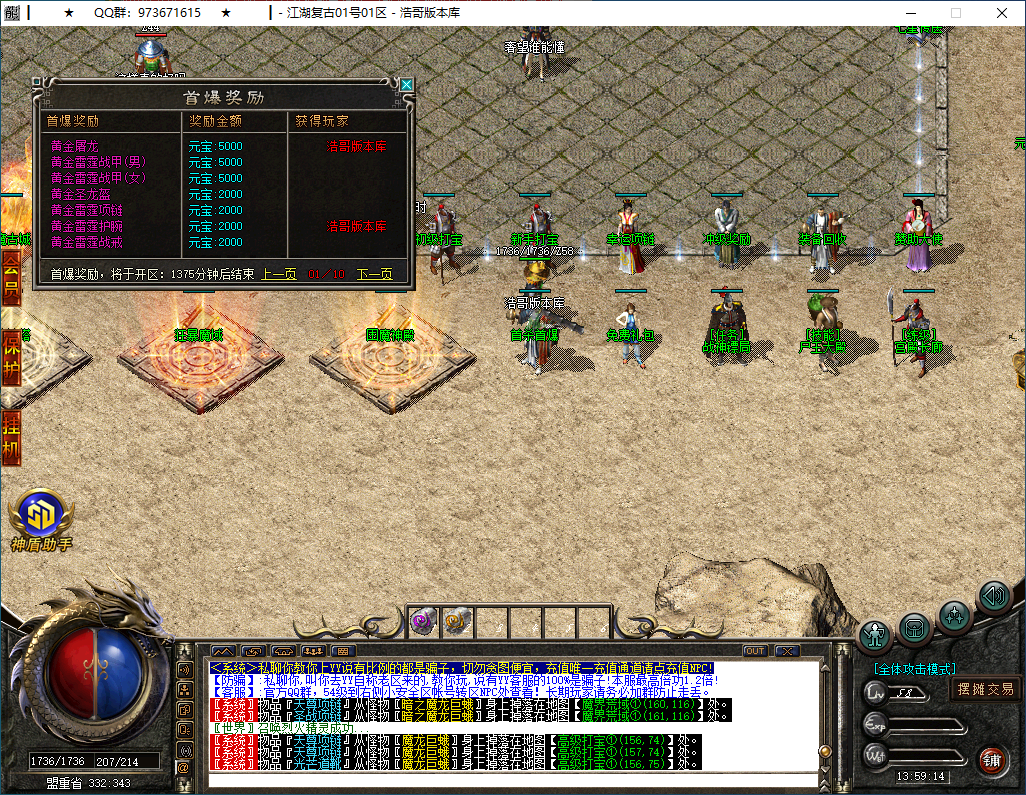Close the game window

(x=1001, y=13)
